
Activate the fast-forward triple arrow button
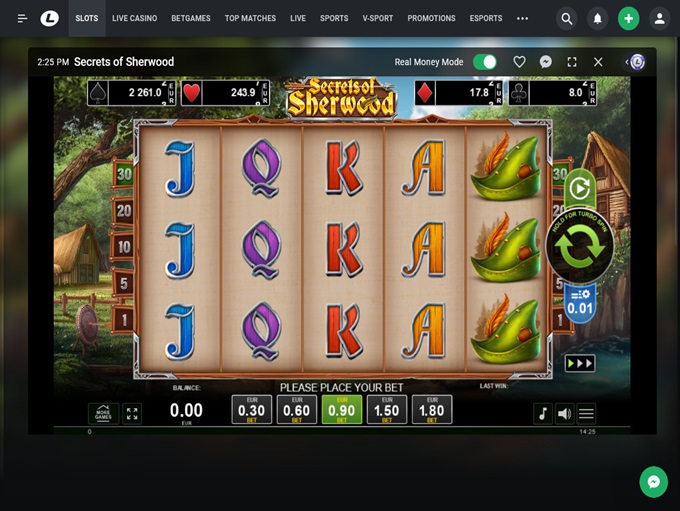(580, 364)
